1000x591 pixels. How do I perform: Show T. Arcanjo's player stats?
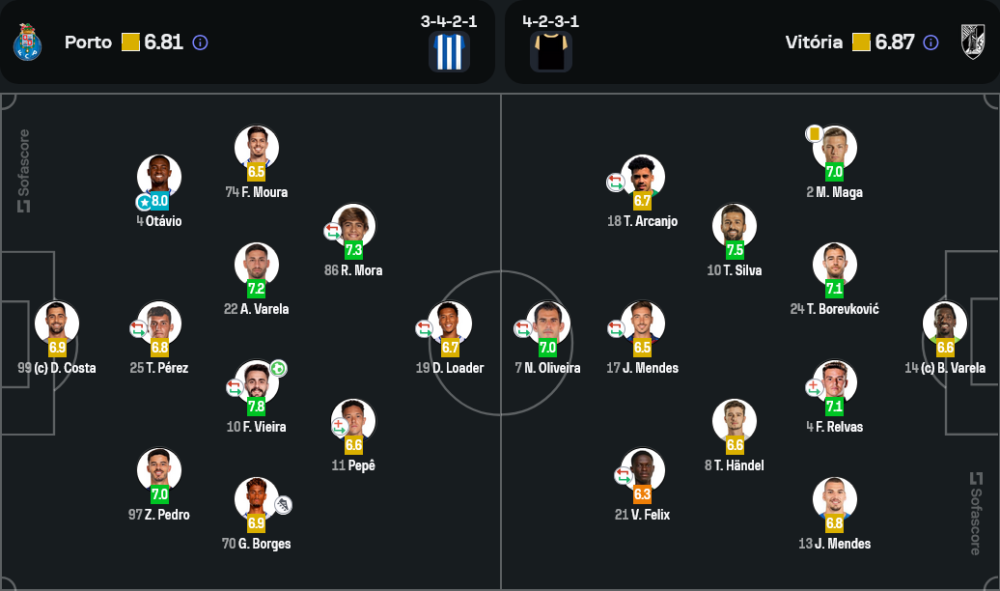(x=643, y=177)
